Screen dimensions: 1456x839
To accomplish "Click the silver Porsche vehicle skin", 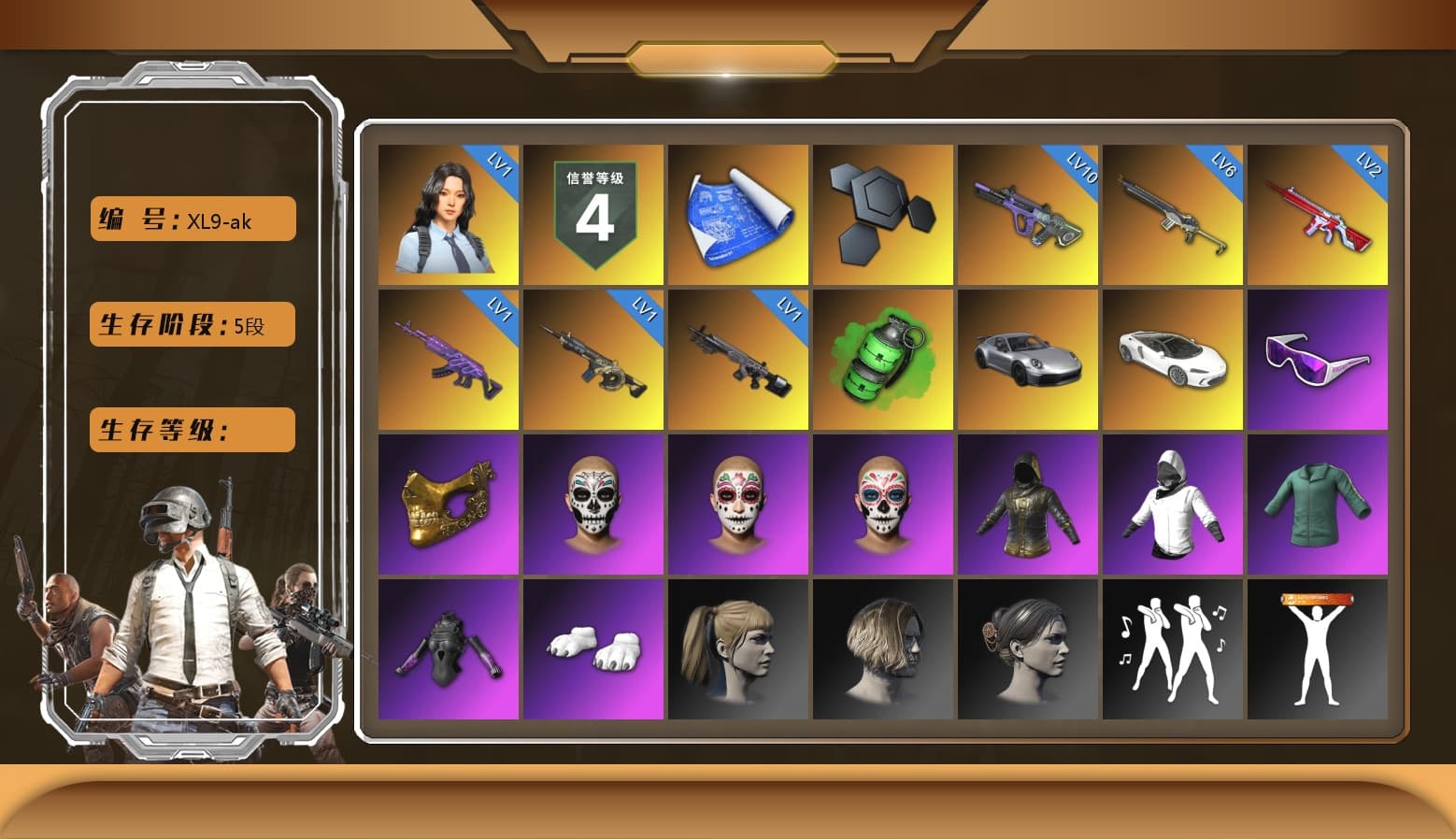I will pyautogui.click(x=1028, y=358).
